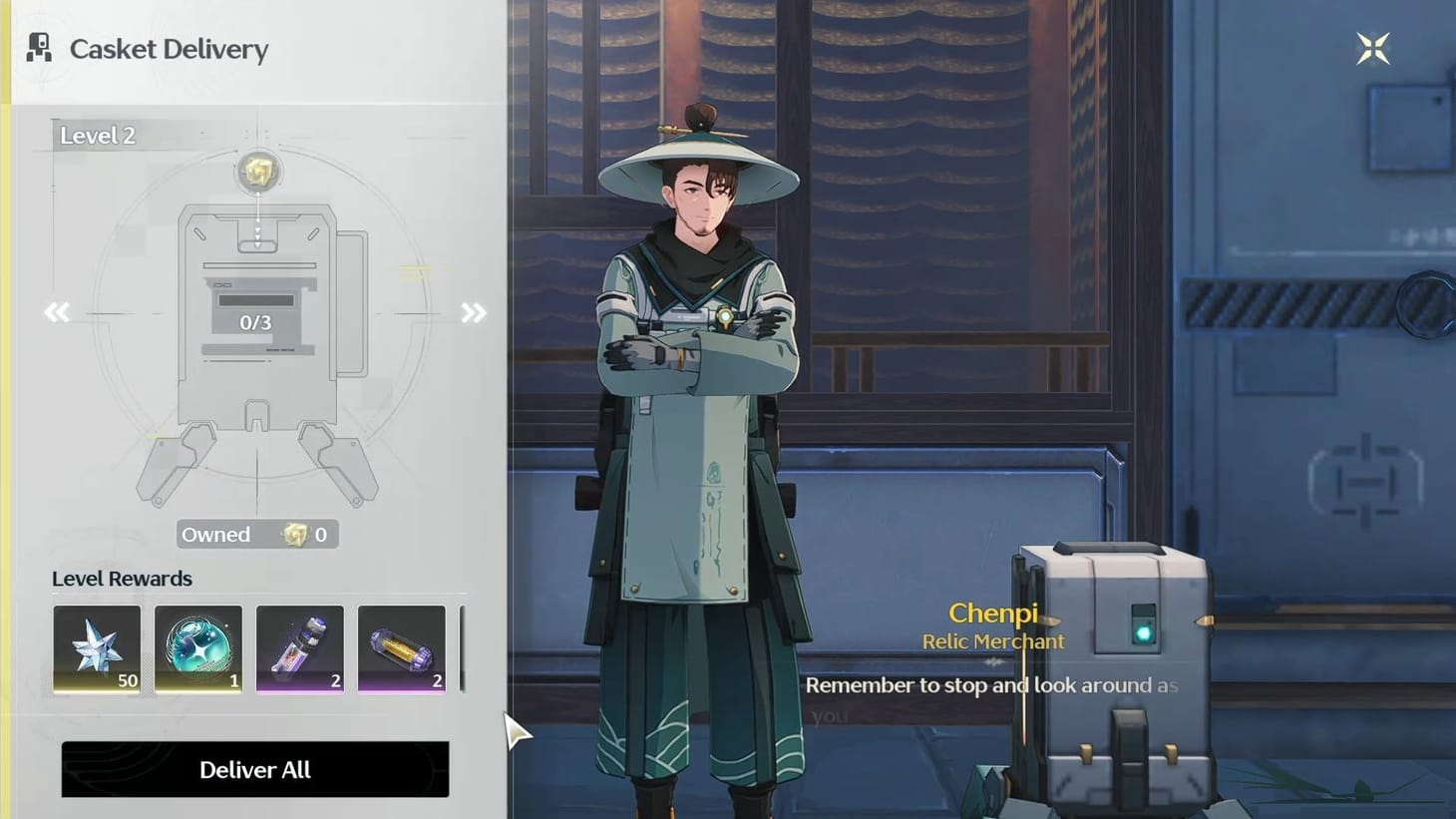Click the casket currency icon beside Owned count

click(x=291, y=535)
